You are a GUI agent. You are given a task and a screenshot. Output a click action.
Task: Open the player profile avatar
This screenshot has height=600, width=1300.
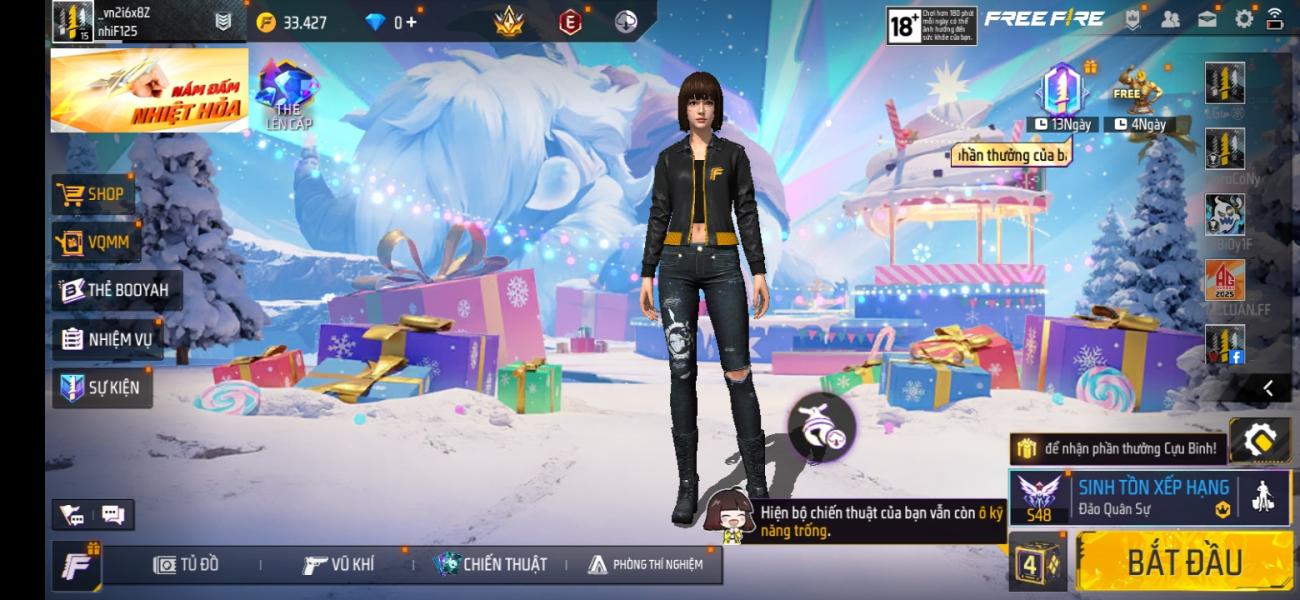pyautogui.click(x=72, y=21)
